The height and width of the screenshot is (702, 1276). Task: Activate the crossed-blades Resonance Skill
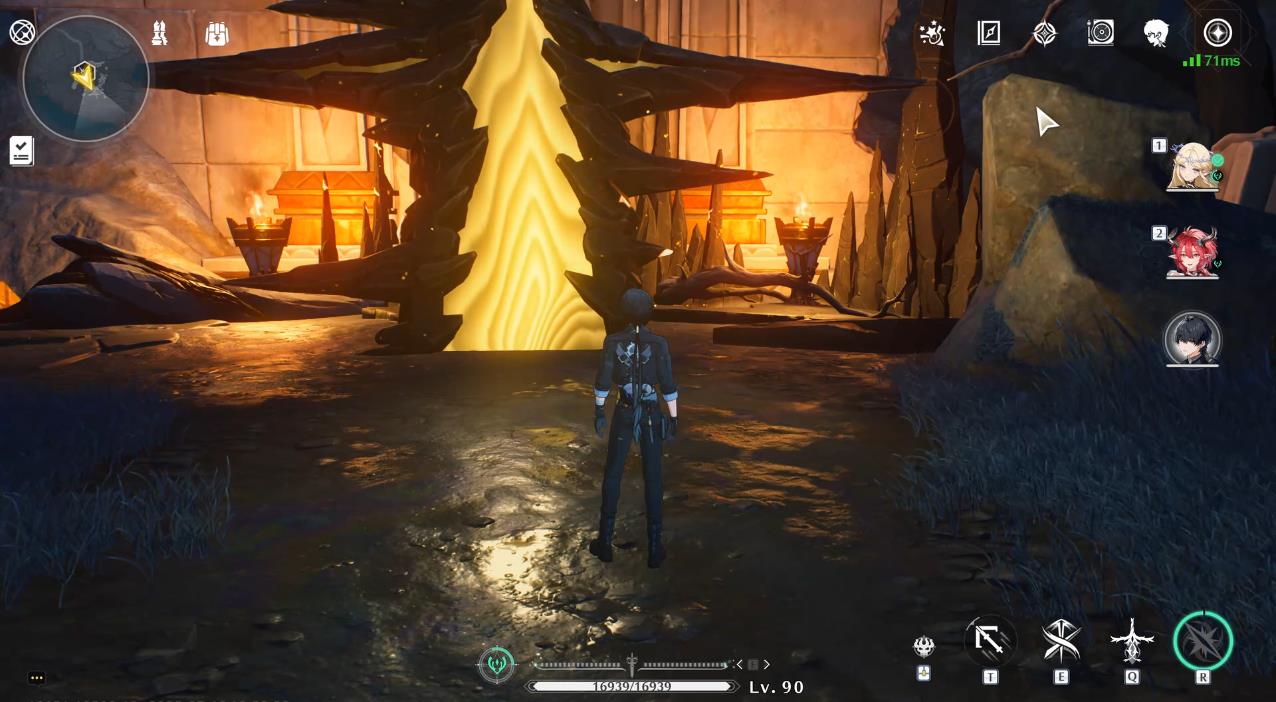pos(1061,640)
